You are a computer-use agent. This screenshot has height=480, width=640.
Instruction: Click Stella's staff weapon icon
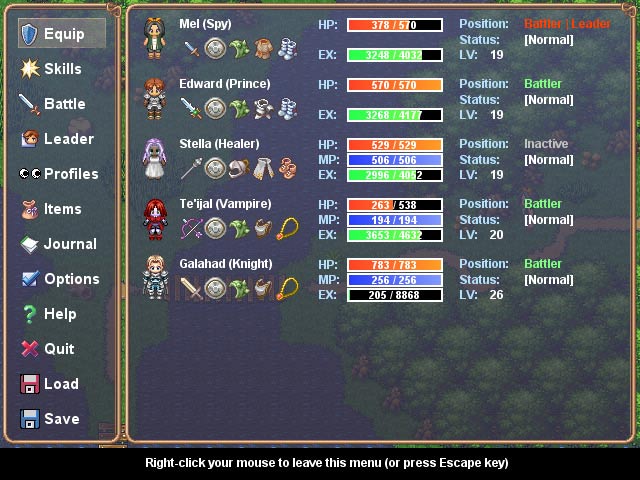(x=191, y=169)
